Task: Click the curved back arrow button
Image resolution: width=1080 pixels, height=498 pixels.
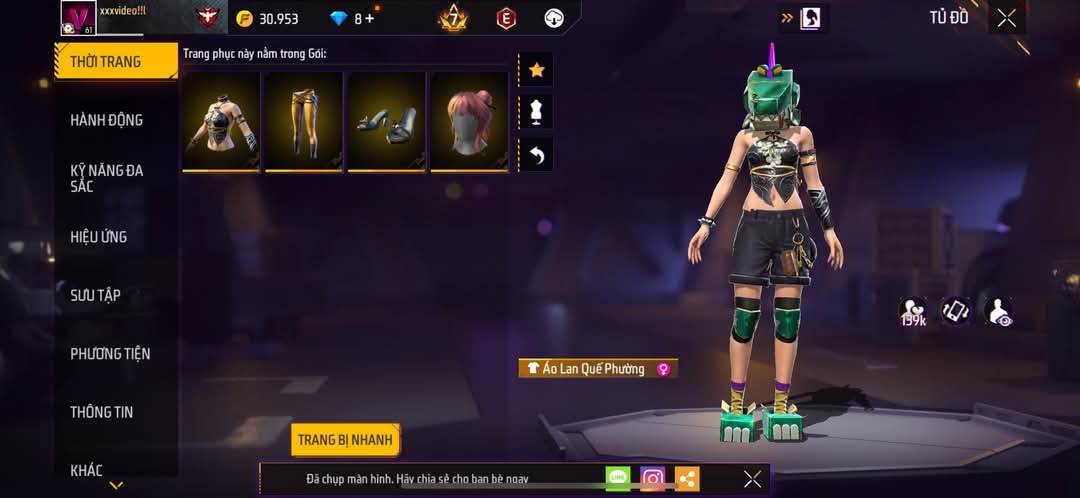Action: pos(536,155)
